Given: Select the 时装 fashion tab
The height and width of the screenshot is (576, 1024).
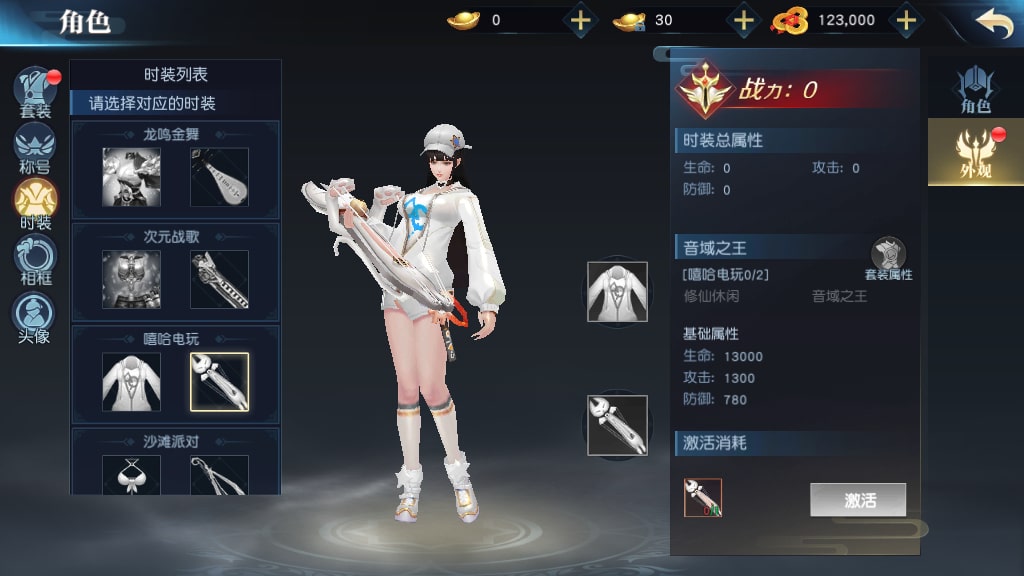Looking at the screenshot, I should [x=35, y=201].
